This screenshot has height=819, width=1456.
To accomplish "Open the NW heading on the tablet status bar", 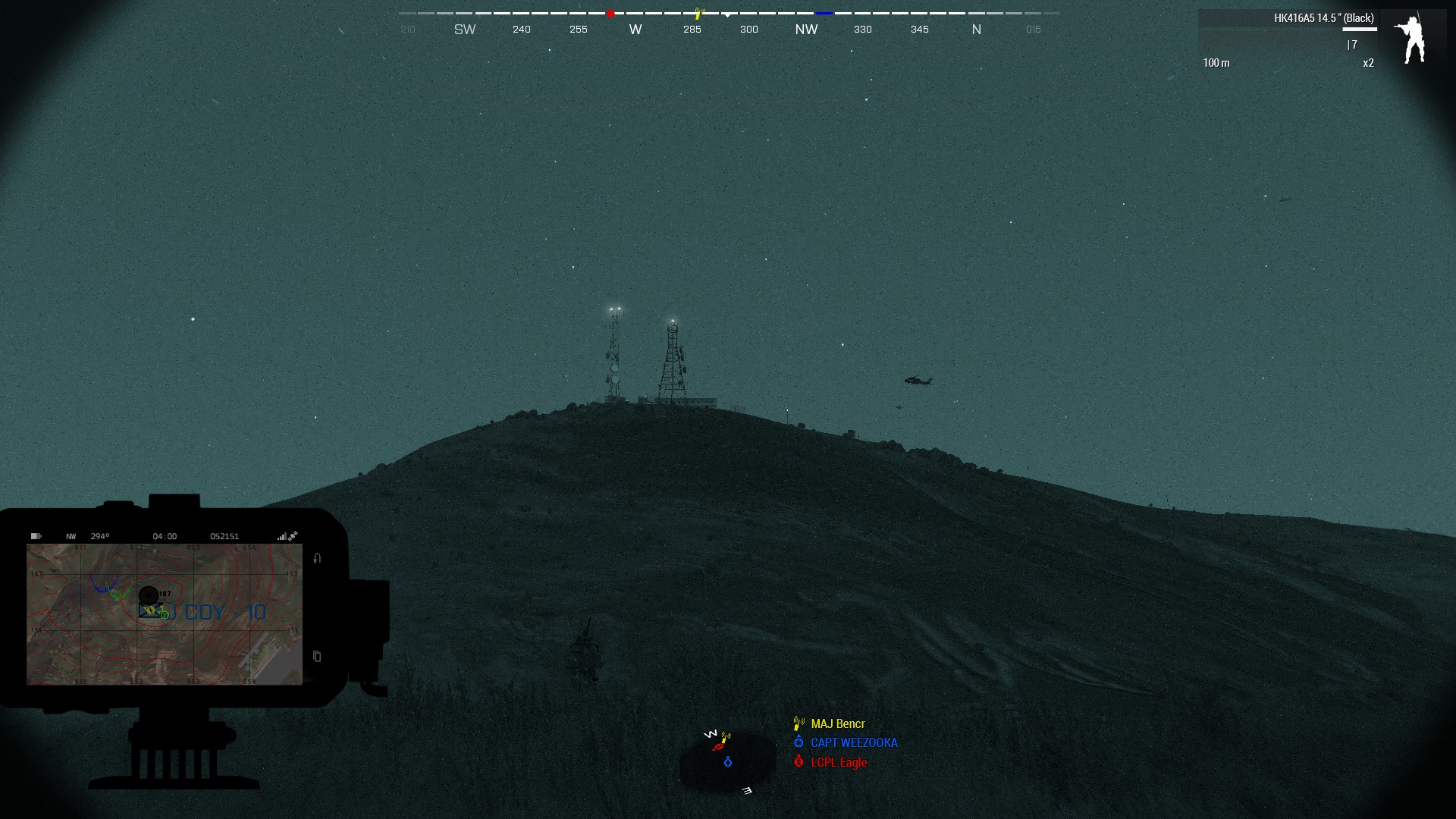I will point(70,535).
